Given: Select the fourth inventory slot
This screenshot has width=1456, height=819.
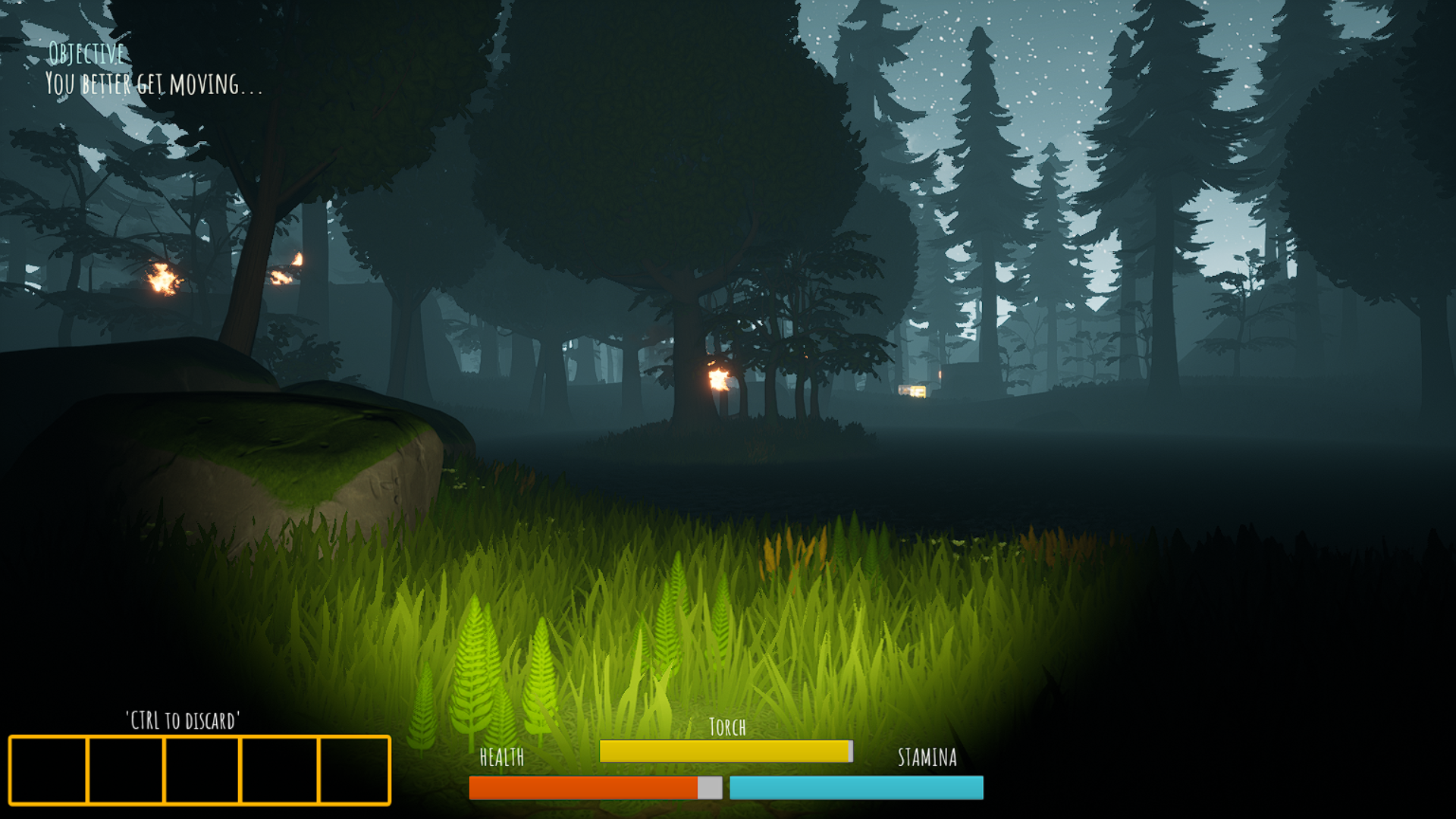Looking at the screenshot, I should (x=278, y=770).
